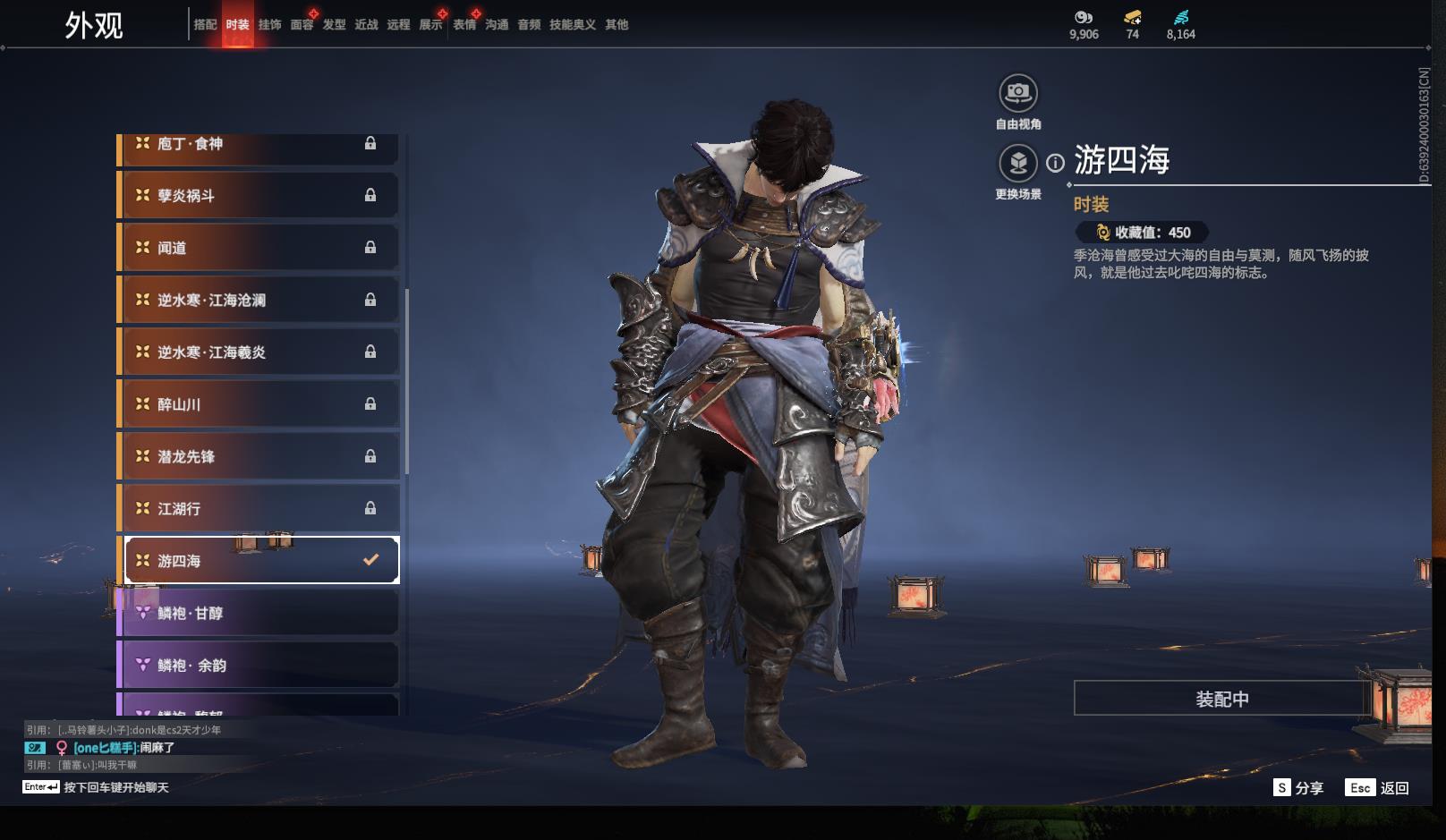1446x840 pixels.
Task: Switch to the 表情 emote tab
Action: click(x=464, y=25)
